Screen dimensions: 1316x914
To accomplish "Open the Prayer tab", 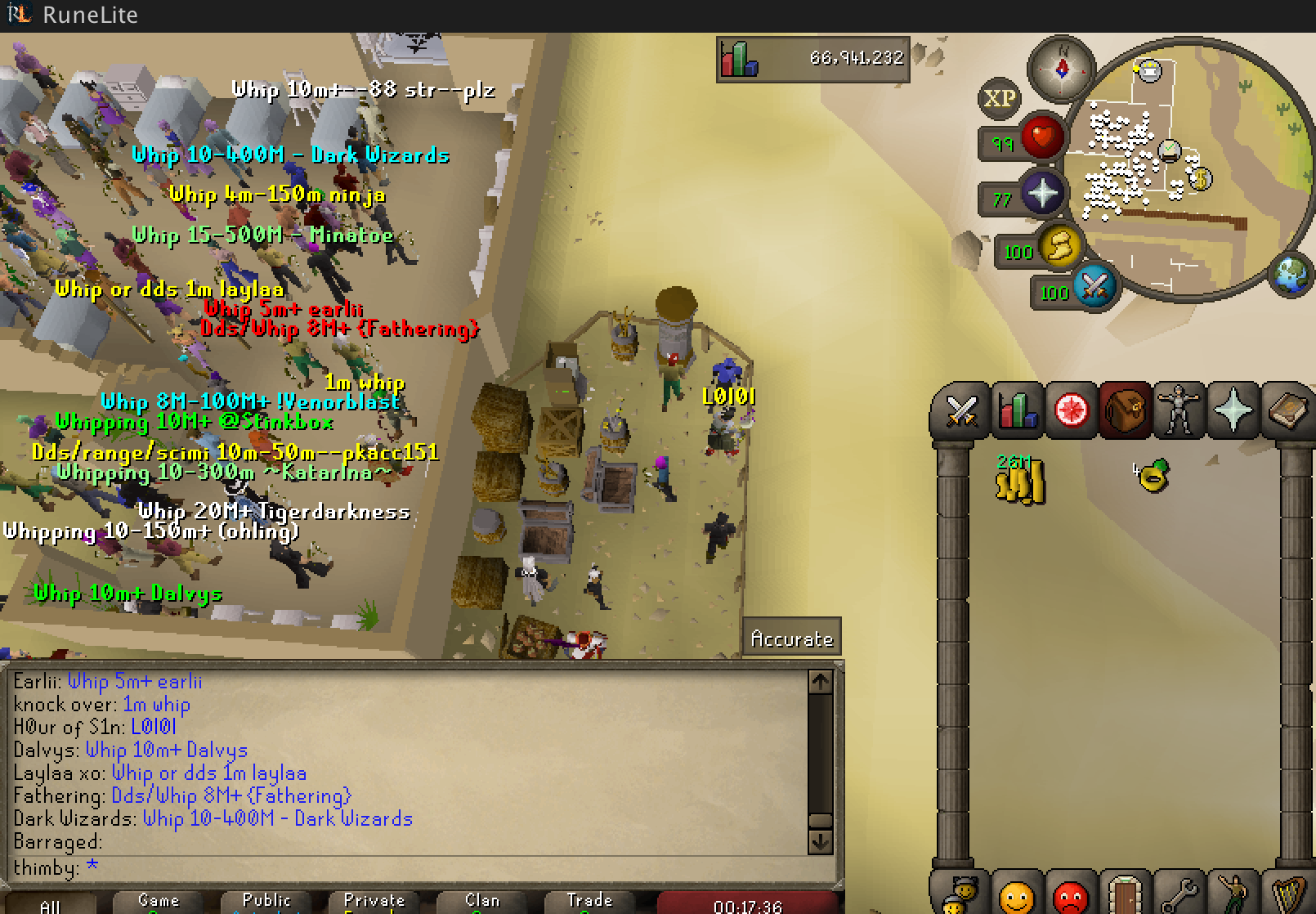I will (x=1233, y=410).
